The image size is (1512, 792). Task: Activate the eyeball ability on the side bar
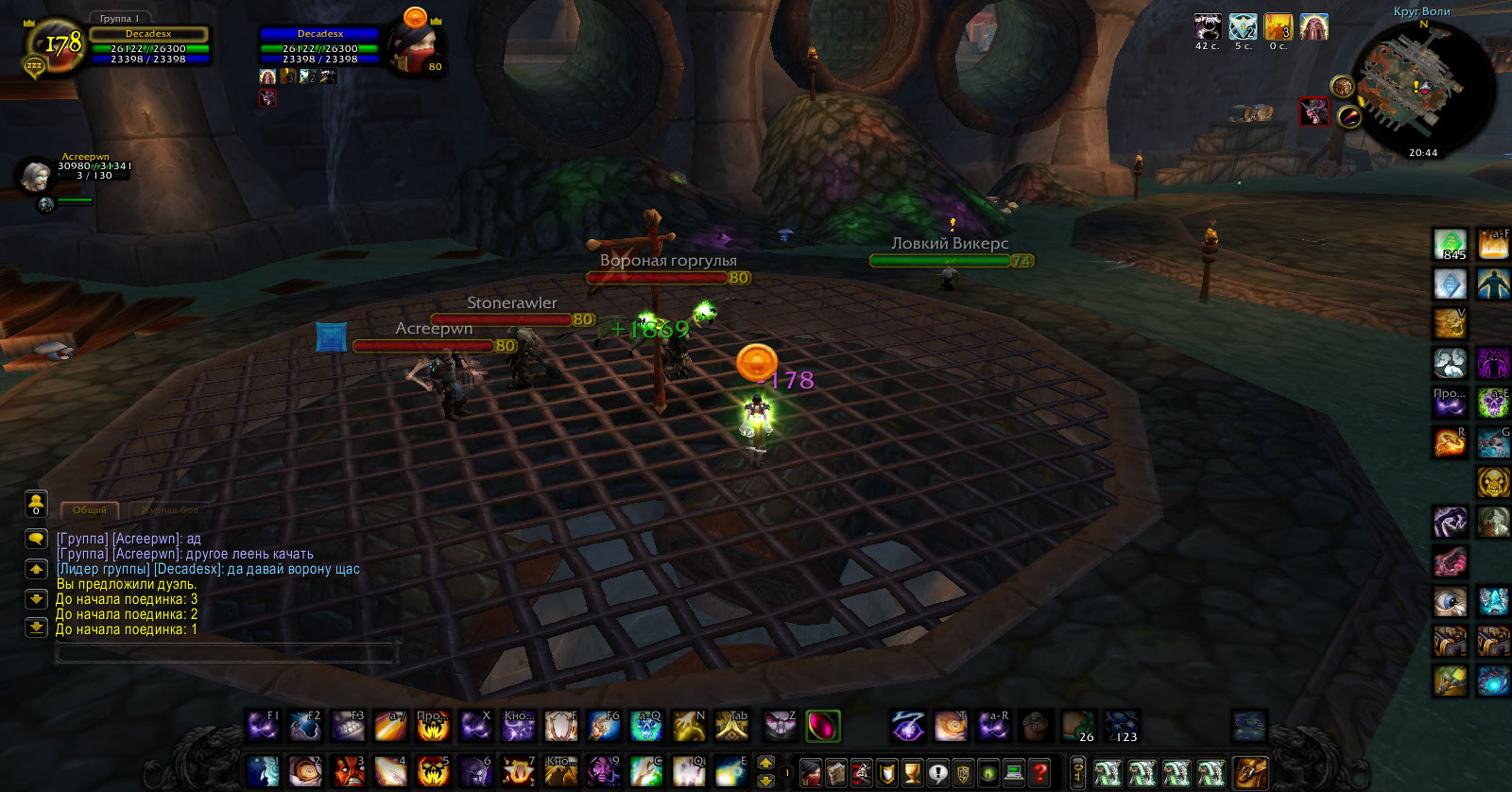1451,601
